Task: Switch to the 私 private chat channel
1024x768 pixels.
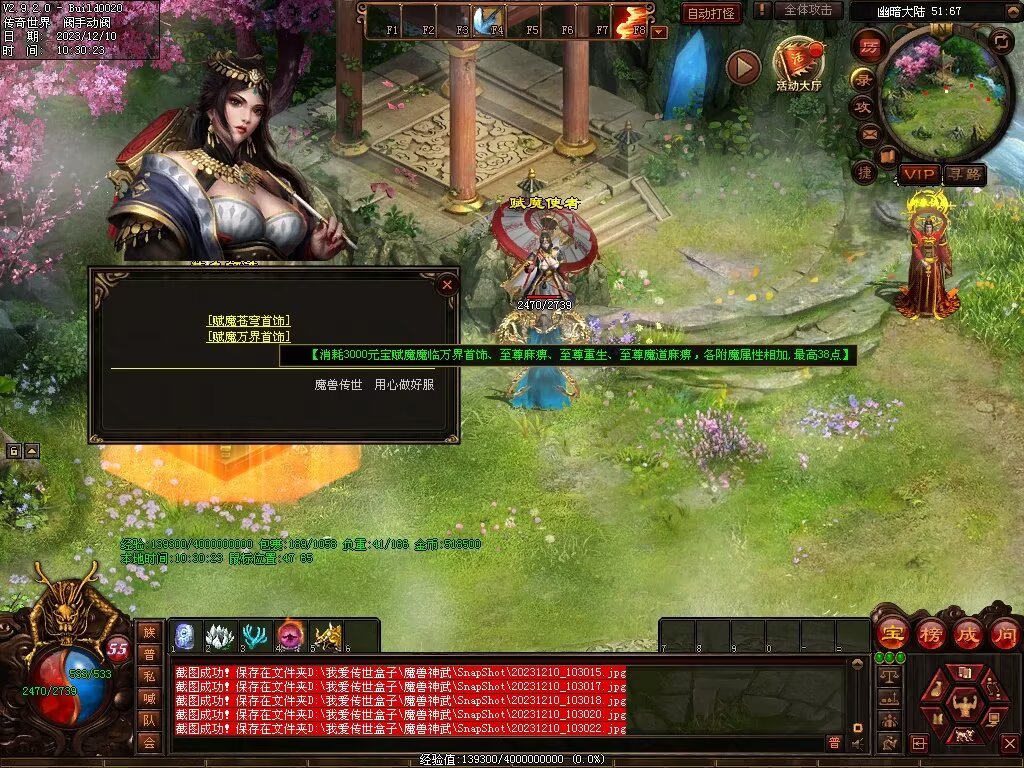Action: click(149, 675)
